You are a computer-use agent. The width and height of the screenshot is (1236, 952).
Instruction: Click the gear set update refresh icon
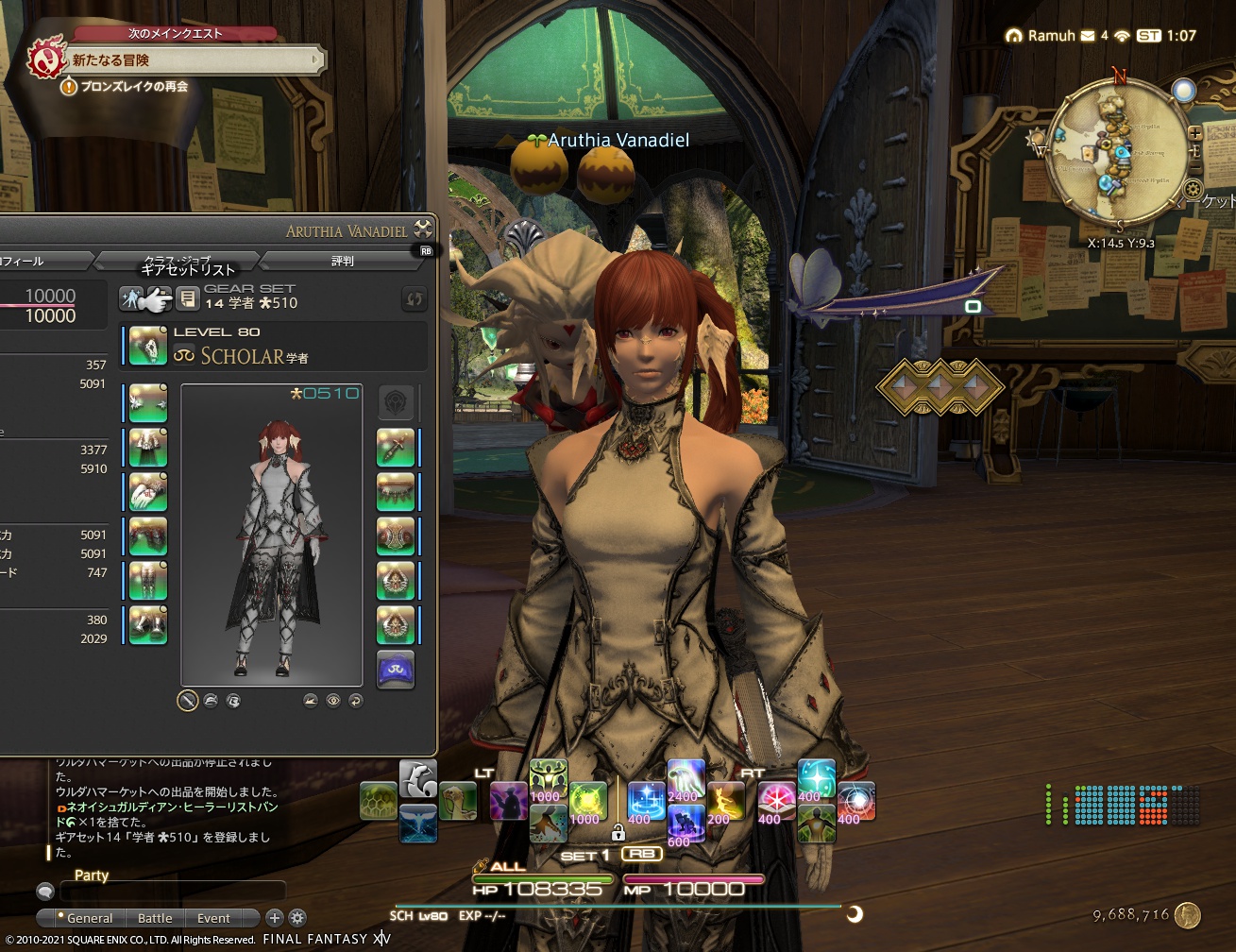click(x=414, y=299)
